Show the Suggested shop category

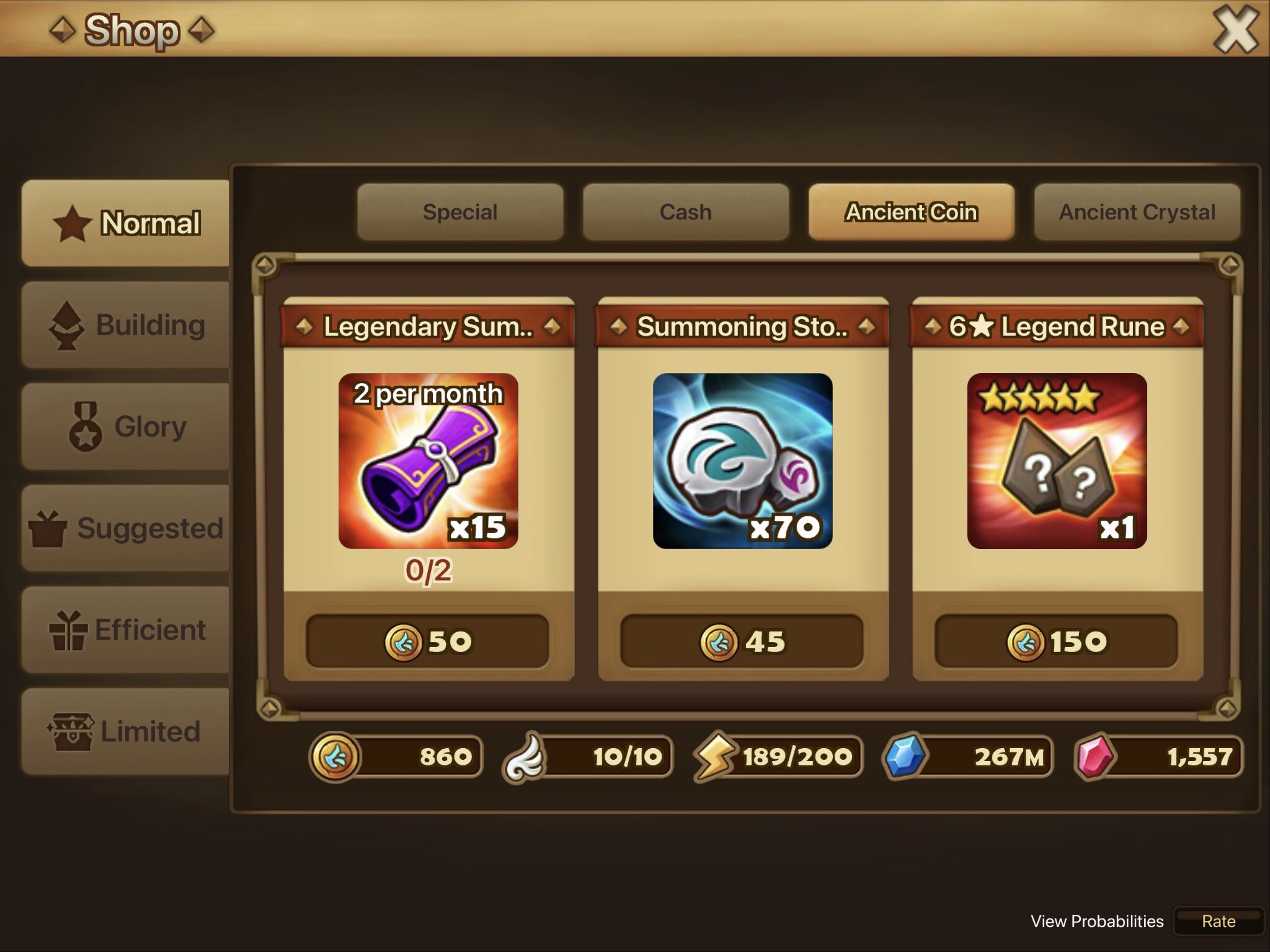click(126, 528)
